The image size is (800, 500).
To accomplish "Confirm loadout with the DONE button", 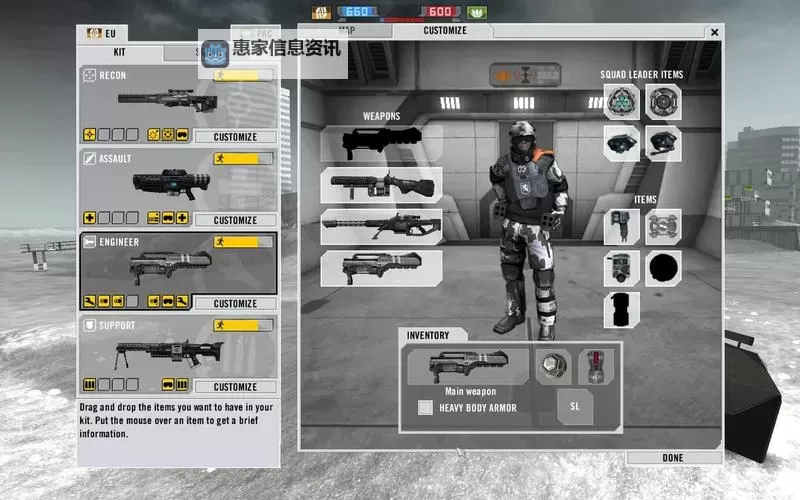I will 673,458.
